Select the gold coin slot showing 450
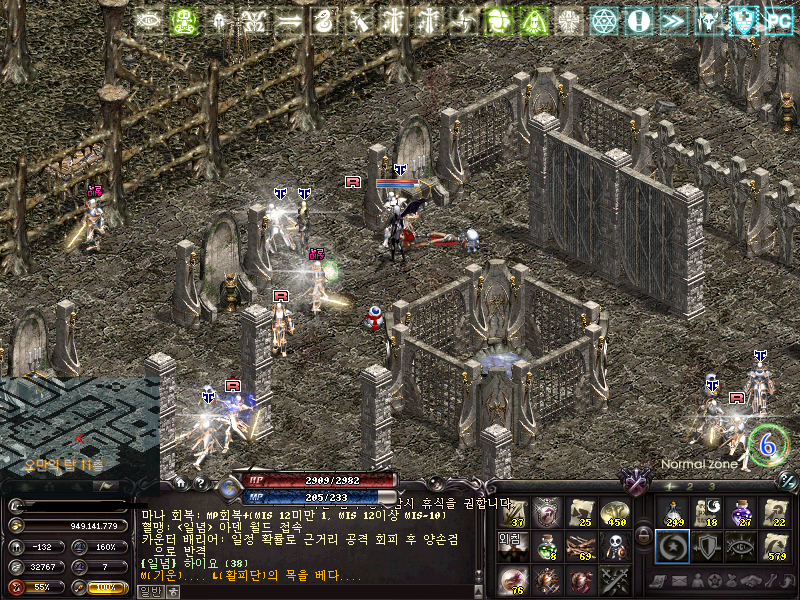Image resolution: width=800 pixels, height=600 pixels. pyautogui.click(x=614, y=512)
